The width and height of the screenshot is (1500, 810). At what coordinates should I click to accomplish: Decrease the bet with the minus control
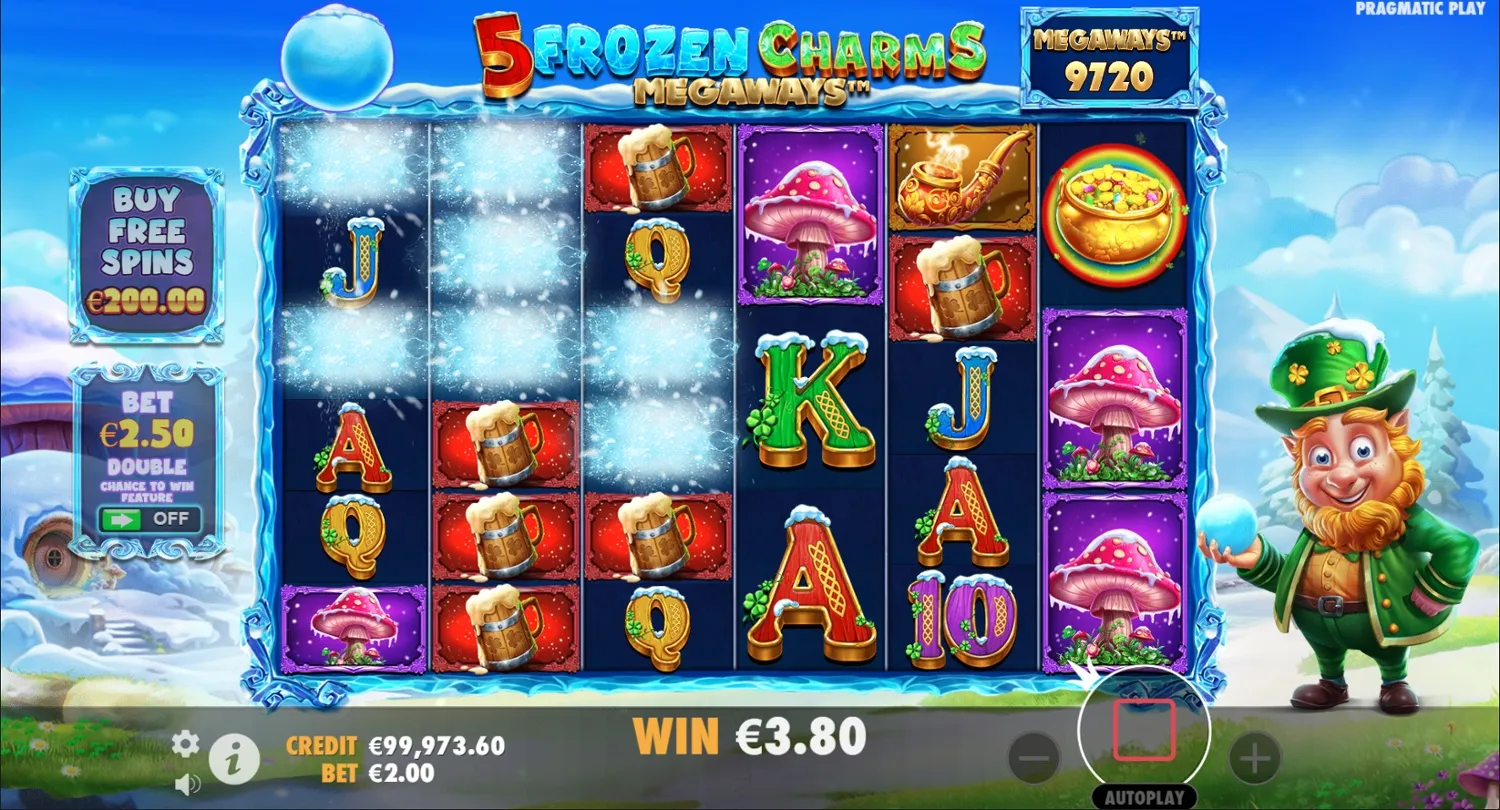1036,758
